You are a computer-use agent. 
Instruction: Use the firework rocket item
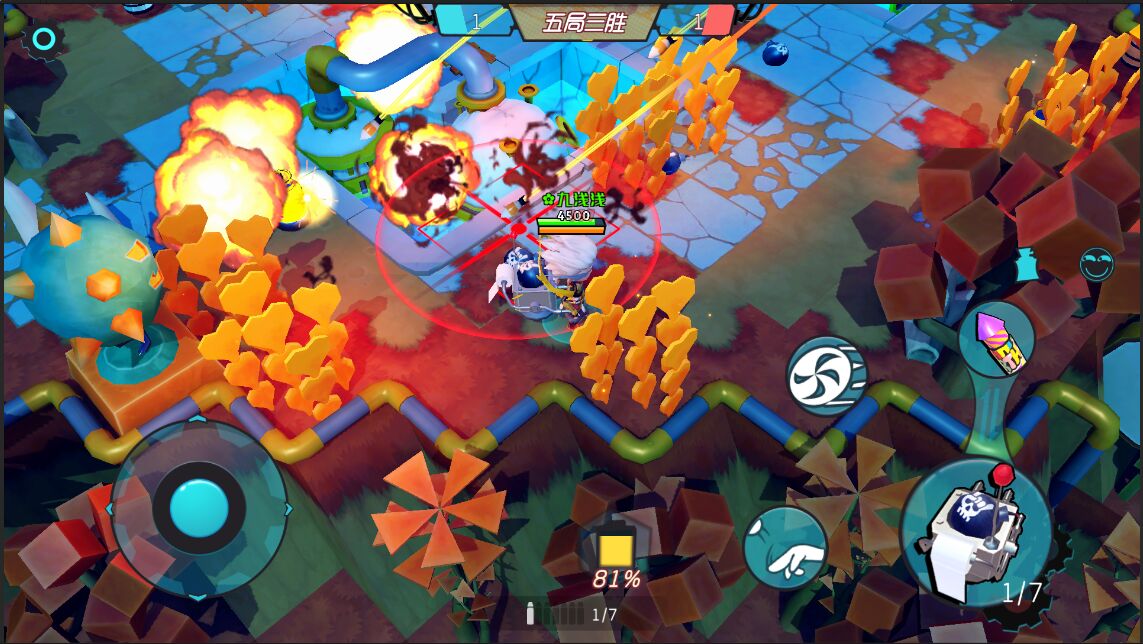[x=996, y=339]
